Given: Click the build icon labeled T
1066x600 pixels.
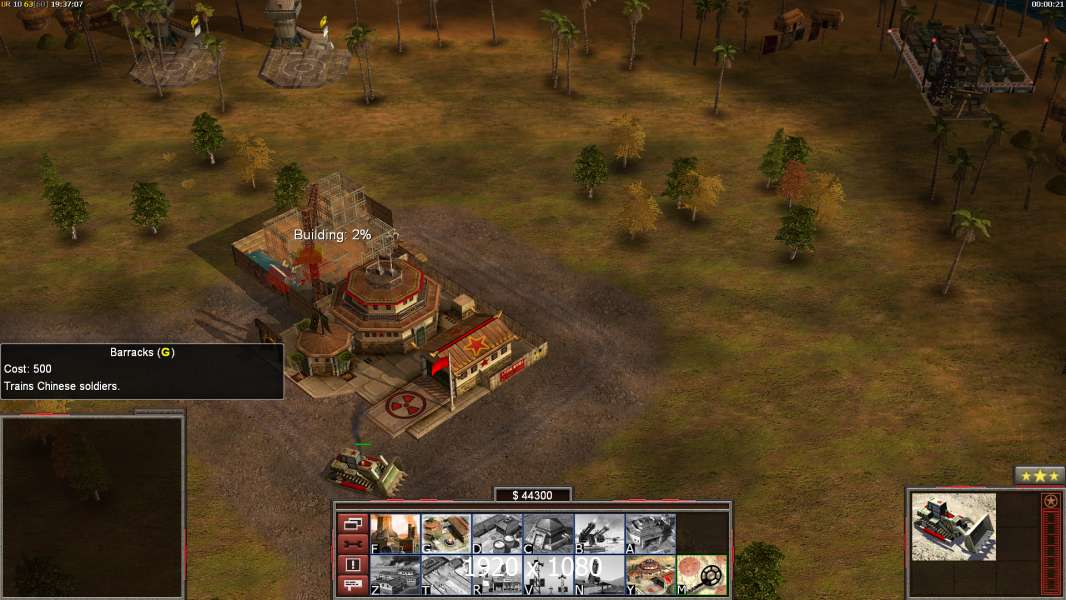Looking at the screenshot, I should 446,575.
